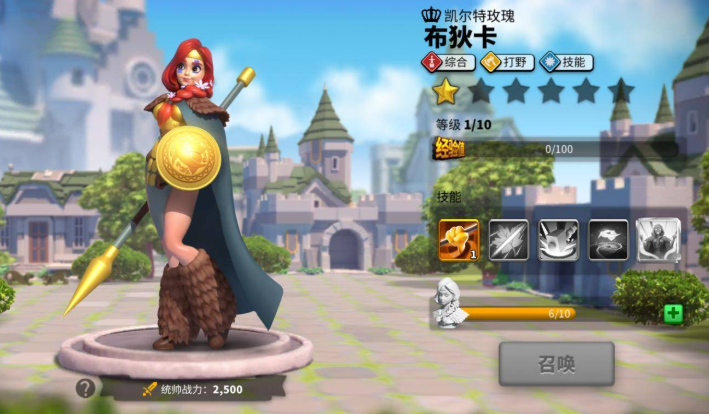Select the unlocked orange fist skill

click(458, 240)
